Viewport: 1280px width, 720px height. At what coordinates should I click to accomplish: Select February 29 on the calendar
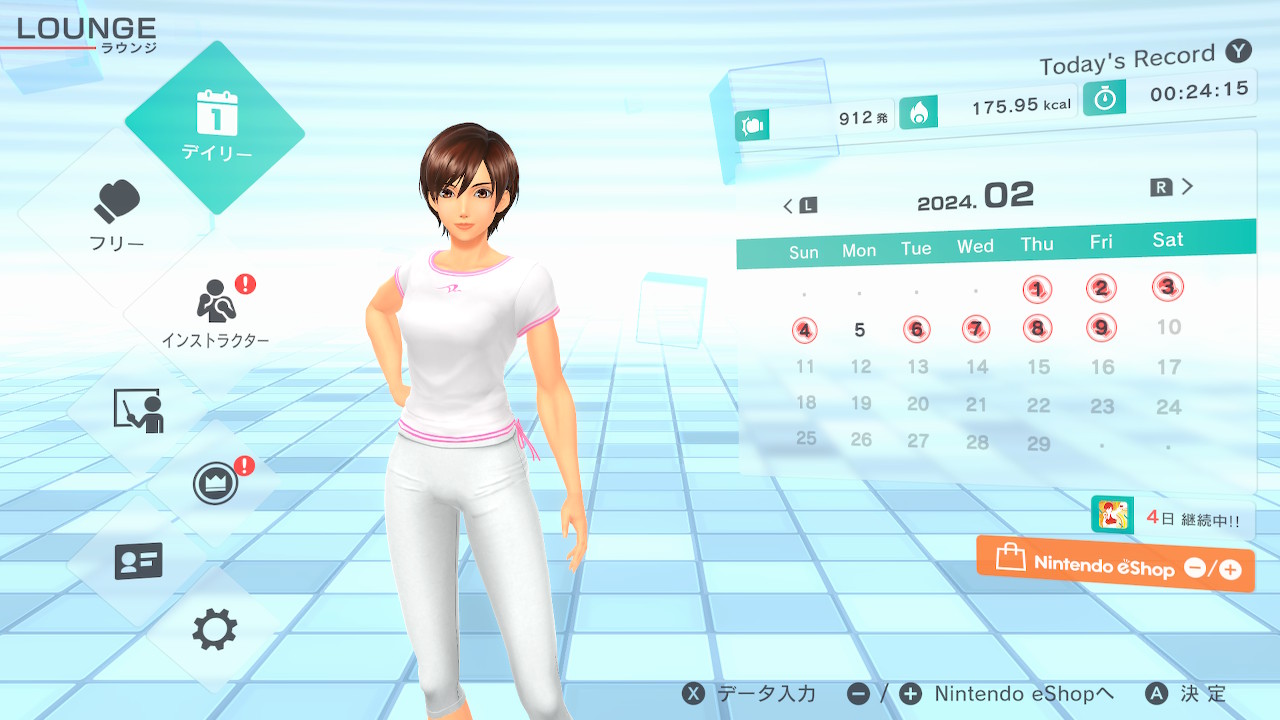tap(1039, 444)
